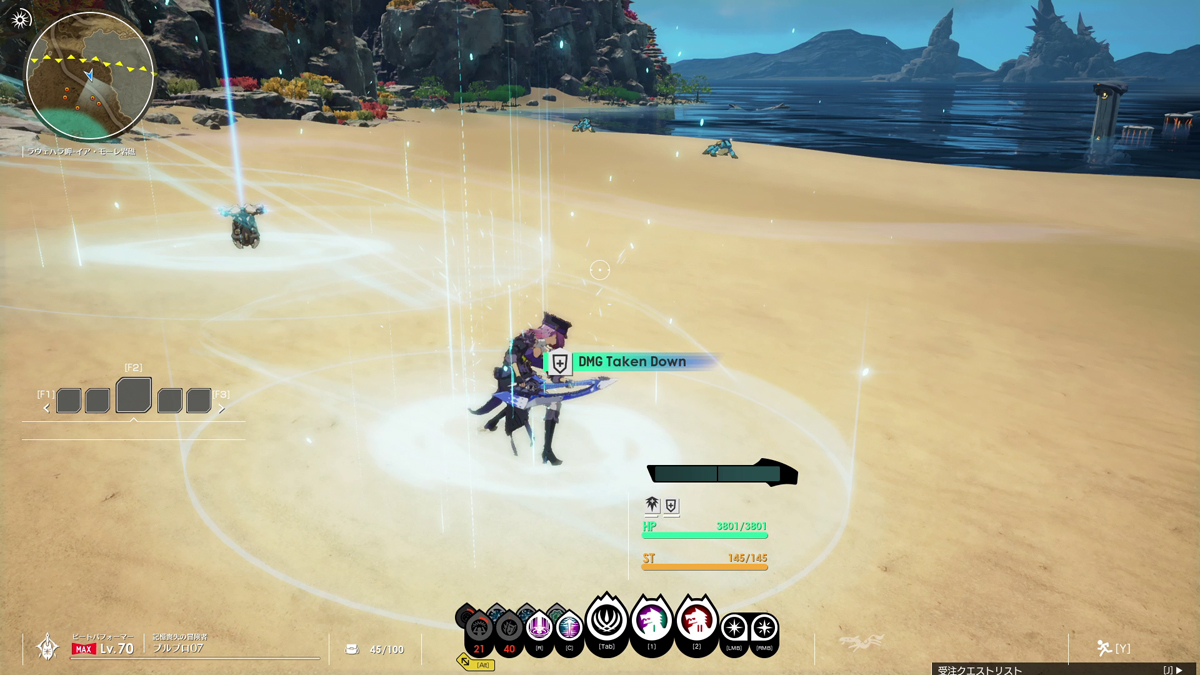Viewport: 1200px width, 675px height.
Task: Select the large center item shortcut slot
Action: pyautogui.click(x=134, y=396)
